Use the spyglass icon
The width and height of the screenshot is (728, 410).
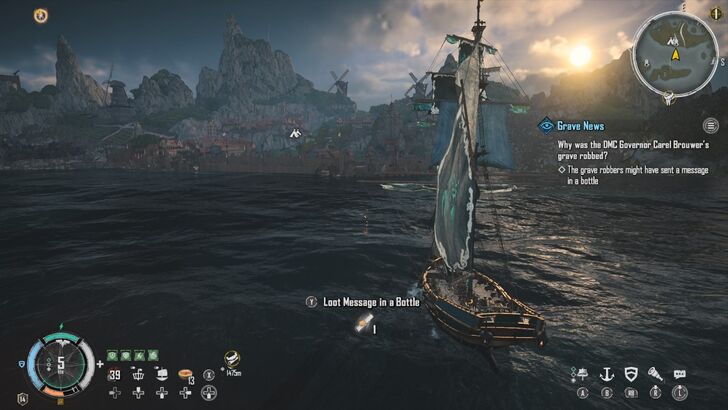(655, 374)
